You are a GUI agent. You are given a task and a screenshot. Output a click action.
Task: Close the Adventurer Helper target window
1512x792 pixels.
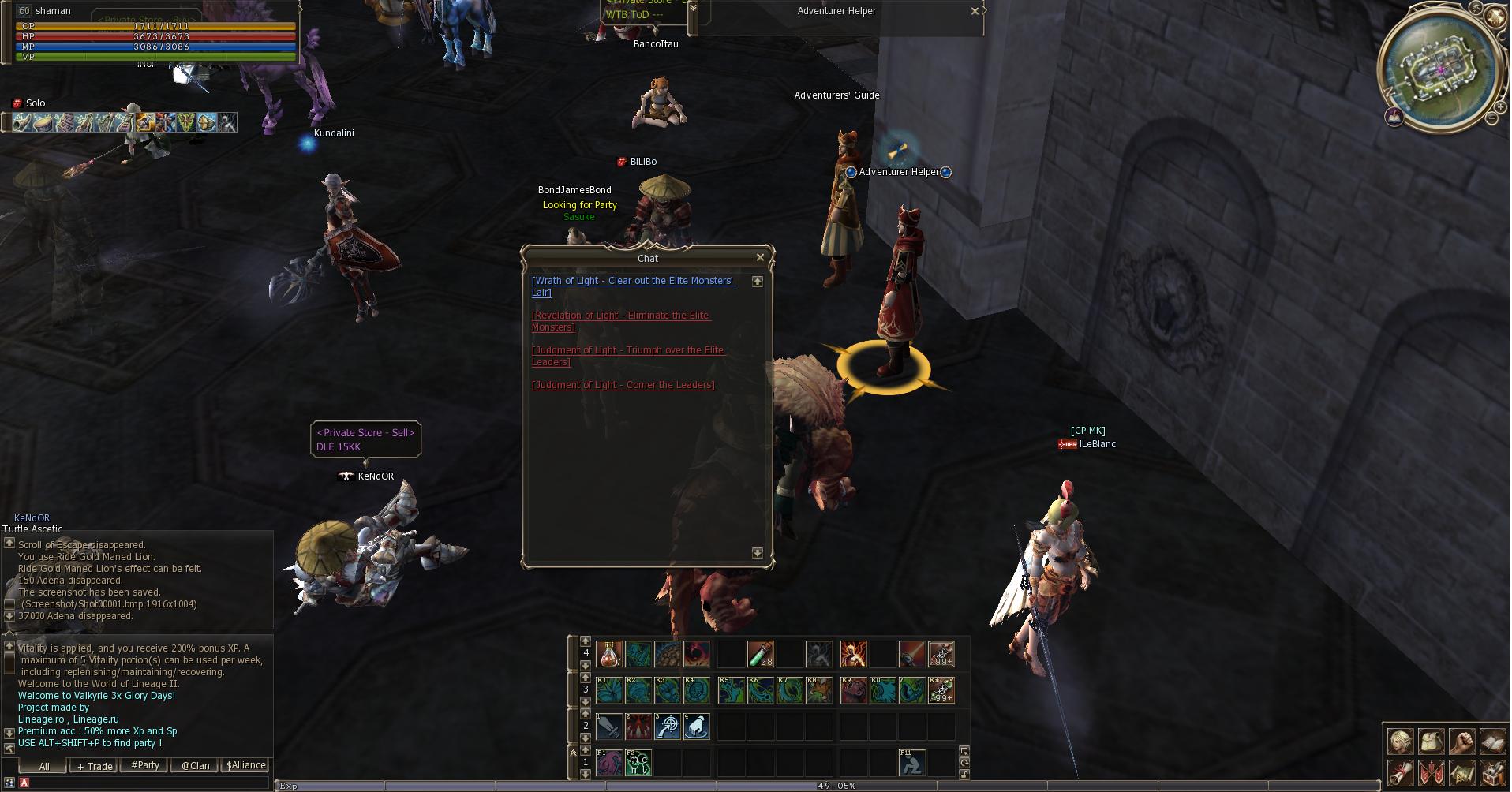(x=975, y=11)
